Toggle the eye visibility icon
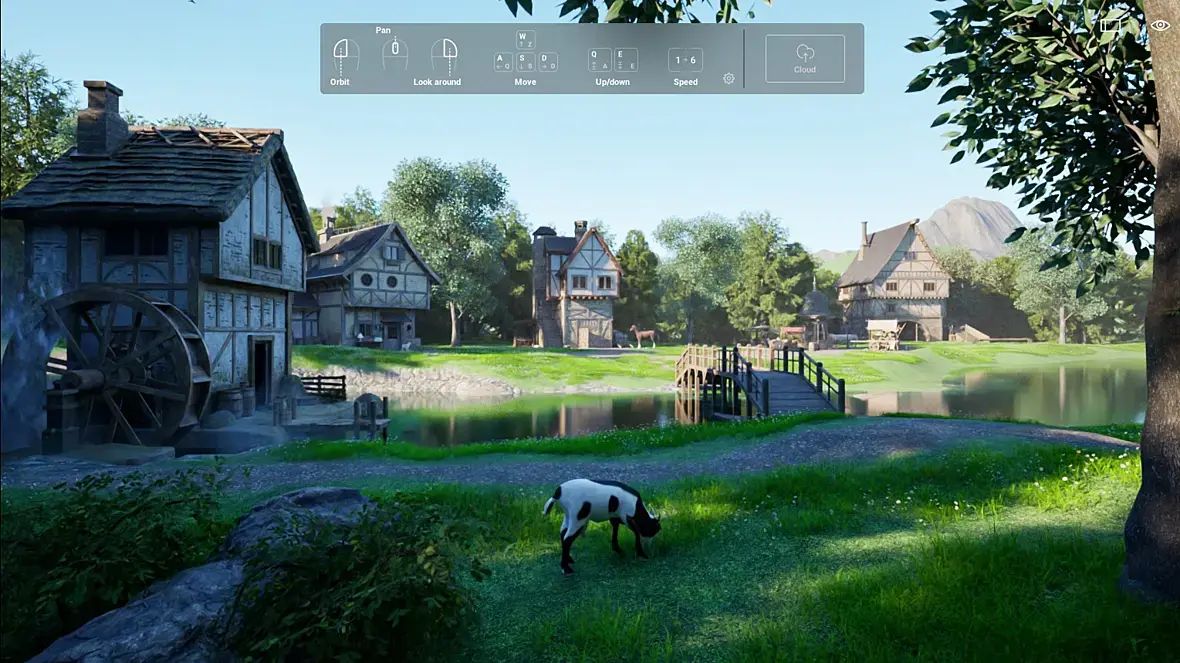Image resolution: width=1180 pixels, height=663 pixels. [x=1160, y=26]
